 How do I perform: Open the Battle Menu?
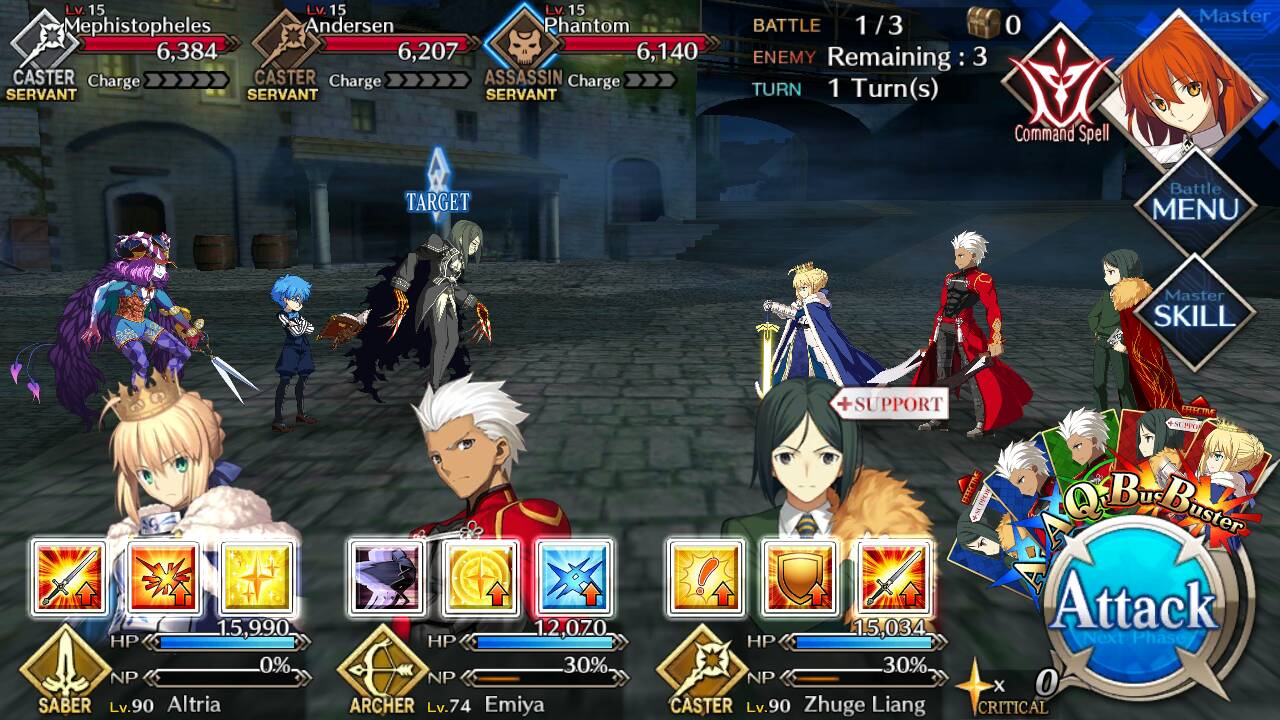pyautogui.click(x=1195, y=205)
